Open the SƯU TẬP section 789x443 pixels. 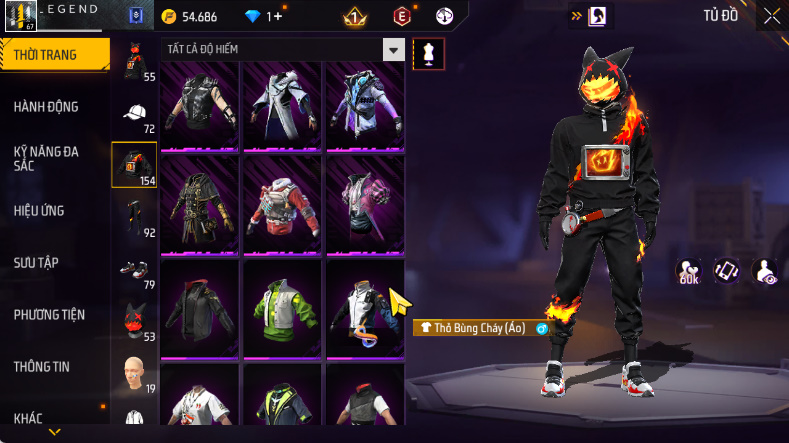click(x=36, y=263)
